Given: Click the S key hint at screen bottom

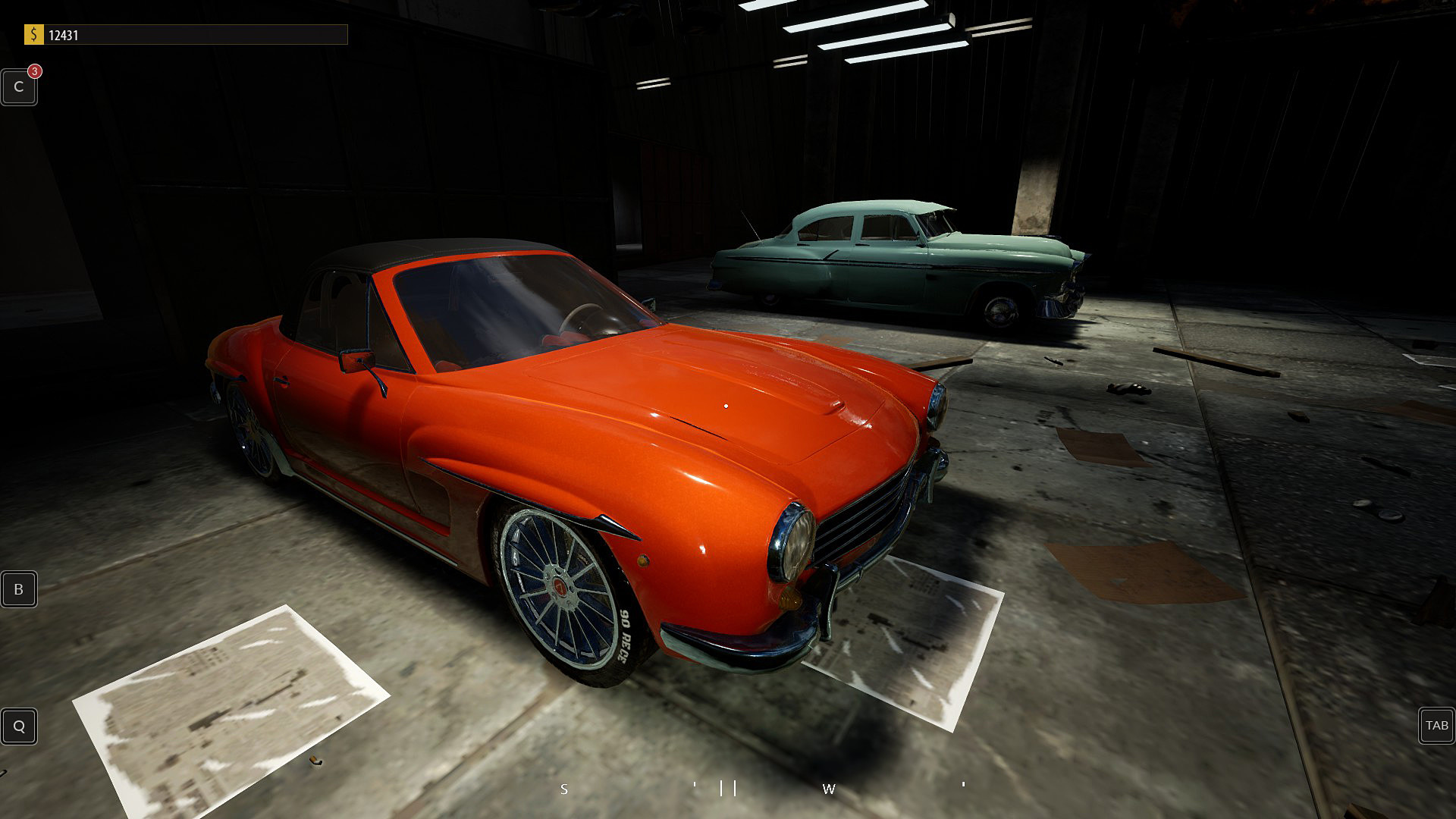Looking at the screenshot, I should tap(563, 789).
